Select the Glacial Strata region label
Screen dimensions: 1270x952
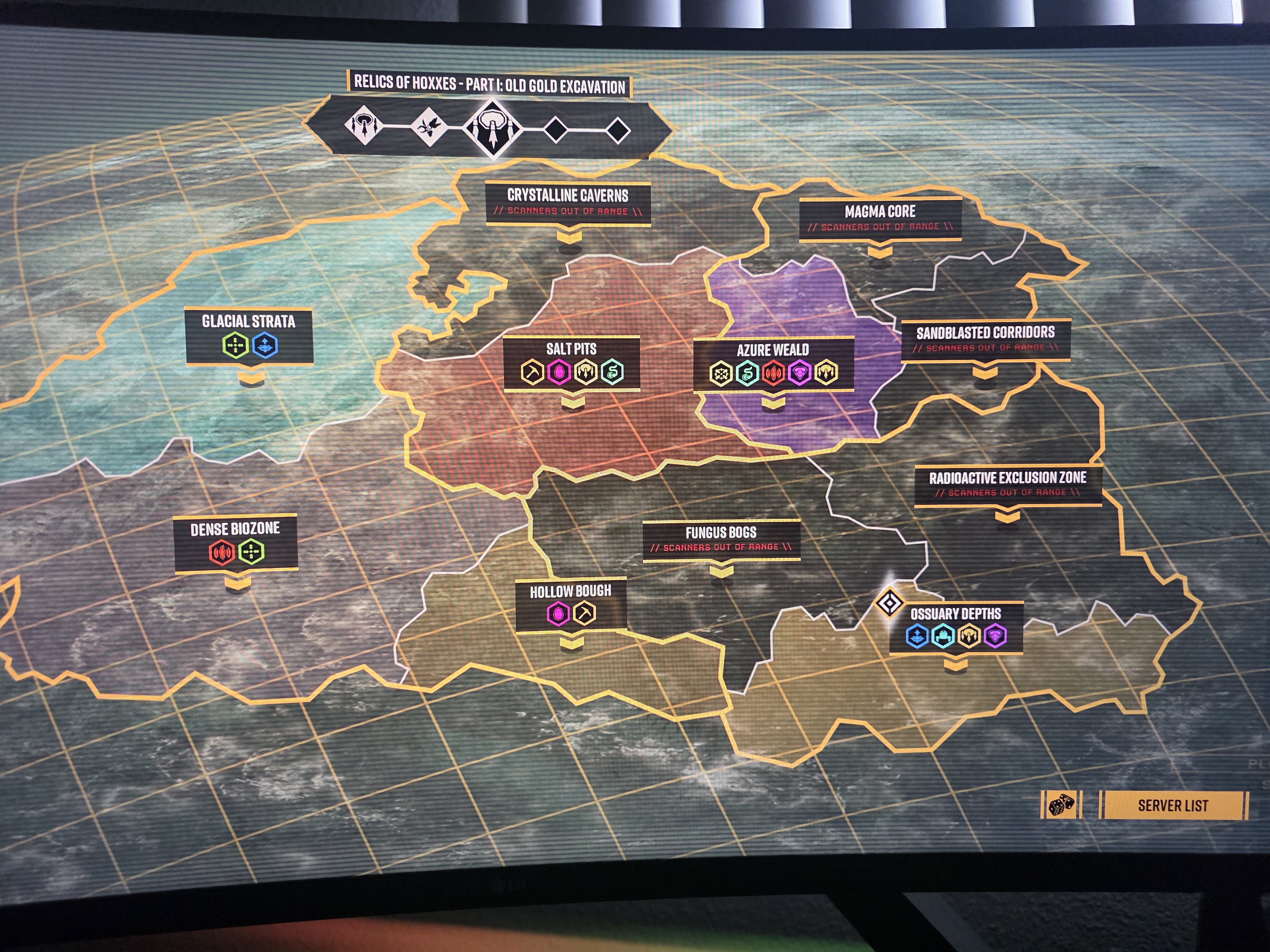[249, 321]
